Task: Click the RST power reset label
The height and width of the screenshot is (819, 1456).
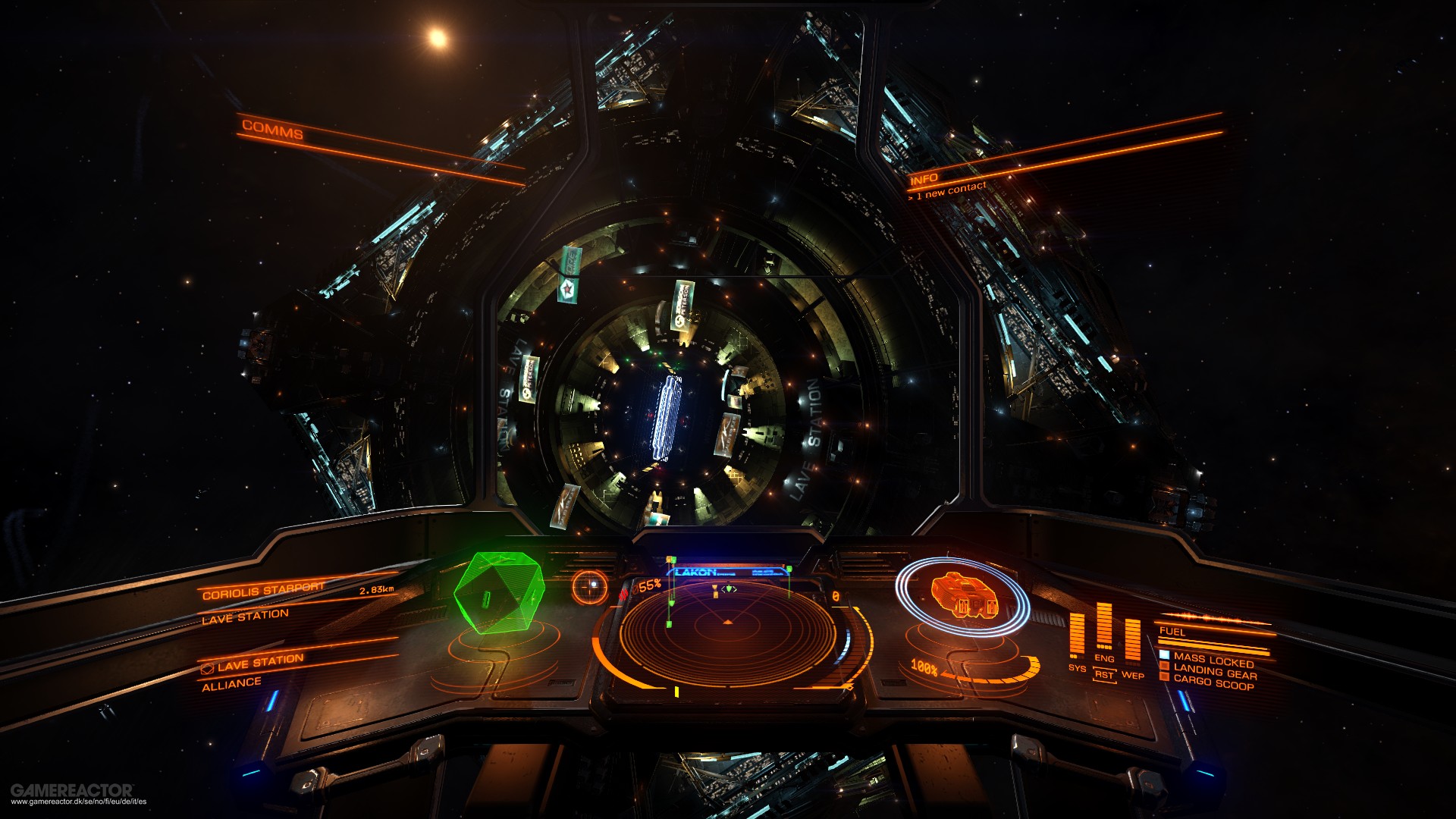Action: pos(1104,675)
